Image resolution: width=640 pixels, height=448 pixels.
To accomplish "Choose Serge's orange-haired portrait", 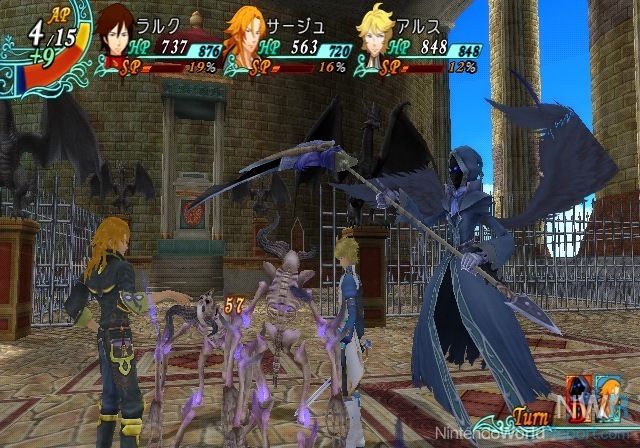I will [x=246, y=32].
